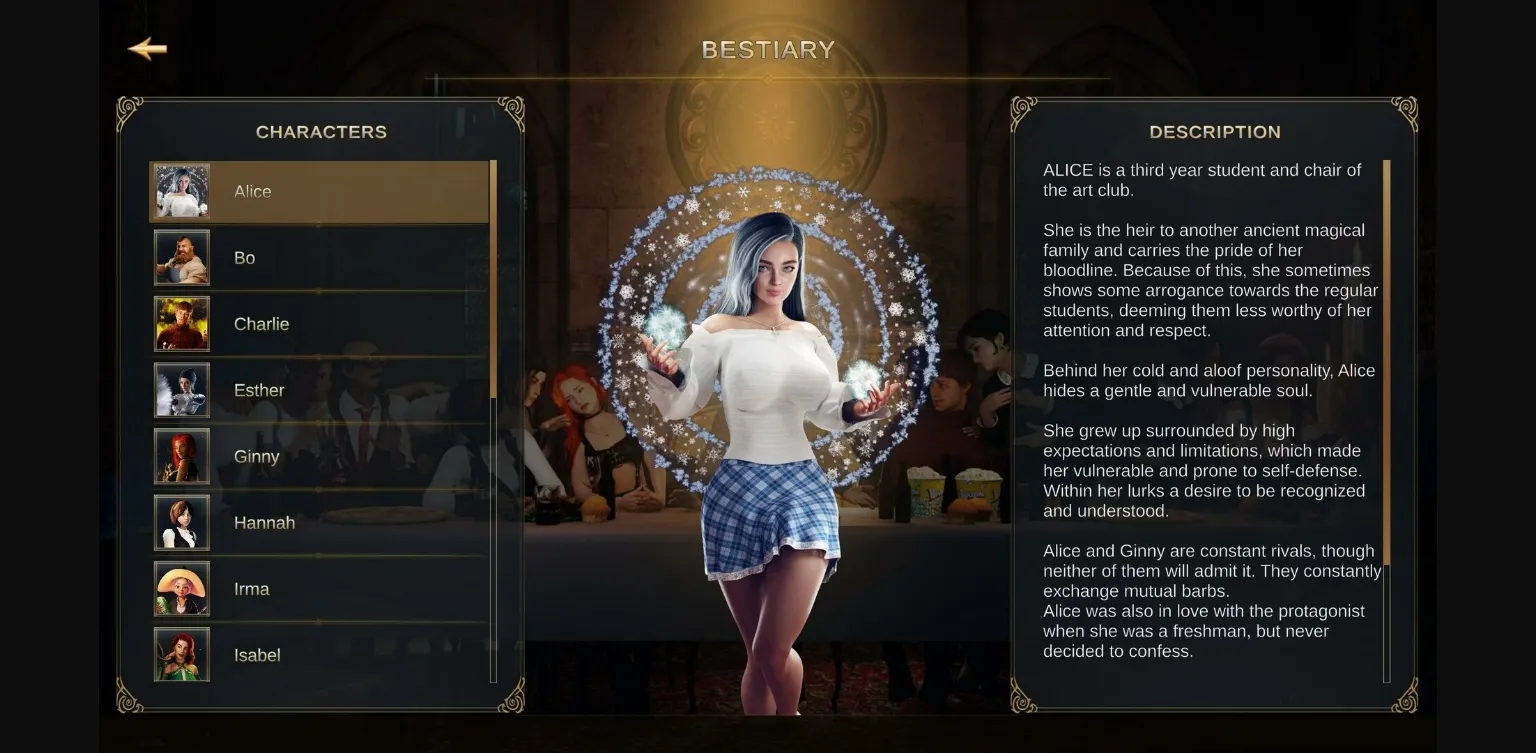Click the description panel scrollbar
This screenshot has width=1536, height=753.
click(1386, 360)
